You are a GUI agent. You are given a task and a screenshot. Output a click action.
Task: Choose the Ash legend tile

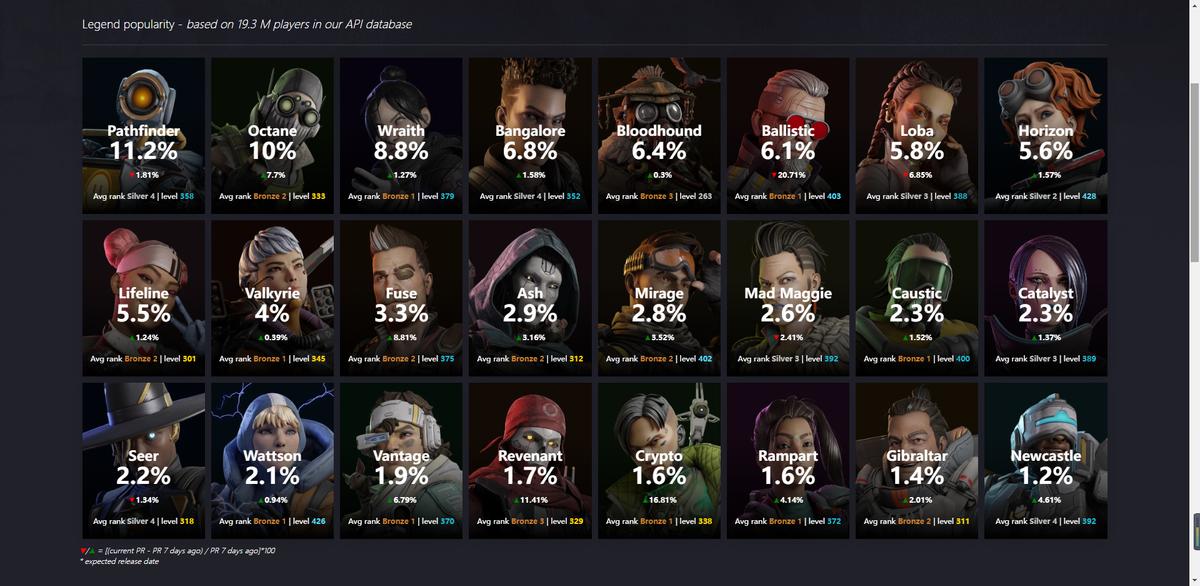(530, 297)
